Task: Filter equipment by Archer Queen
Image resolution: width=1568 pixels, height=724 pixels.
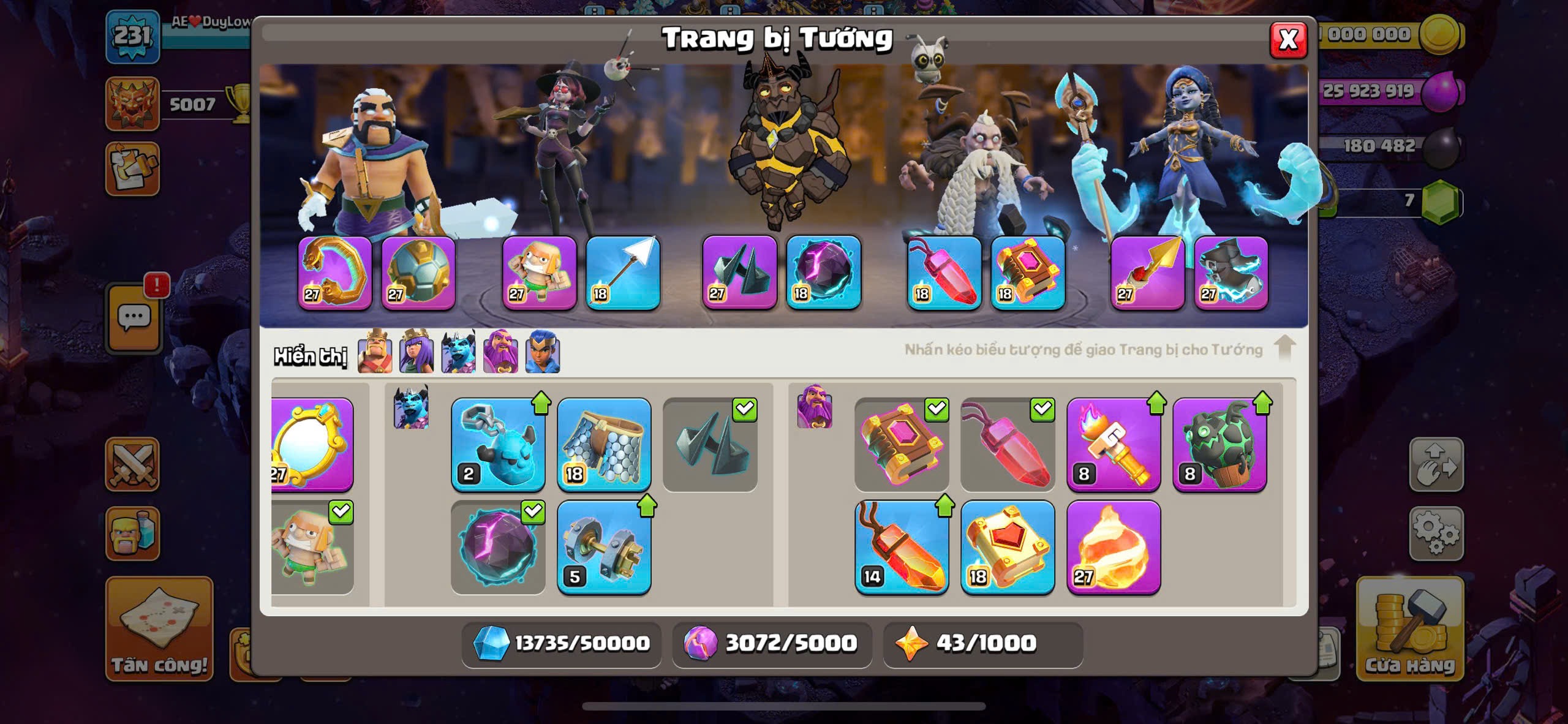Action: [417, 352]
